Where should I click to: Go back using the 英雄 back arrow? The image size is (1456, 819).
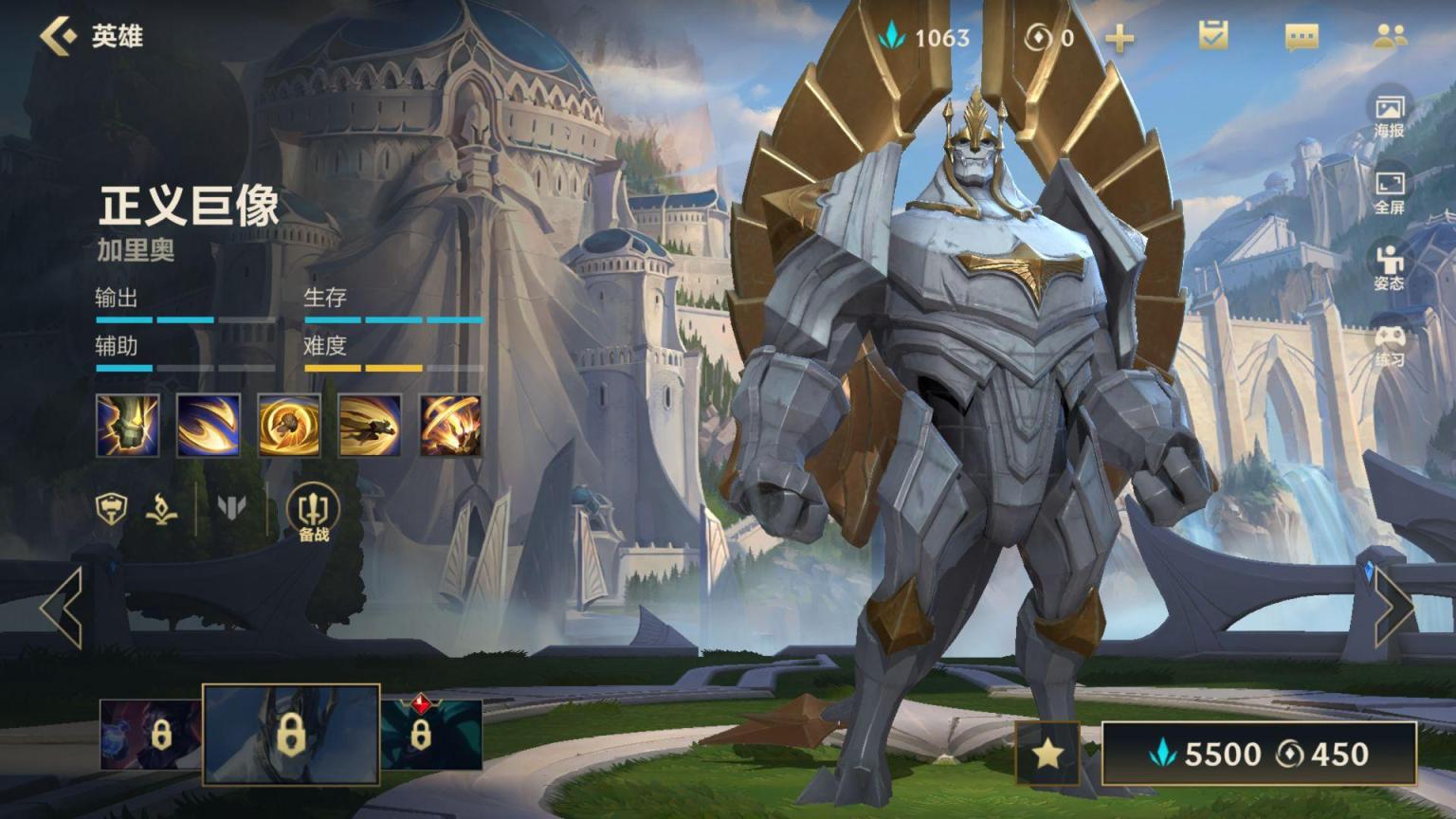(x=59, y=36)
